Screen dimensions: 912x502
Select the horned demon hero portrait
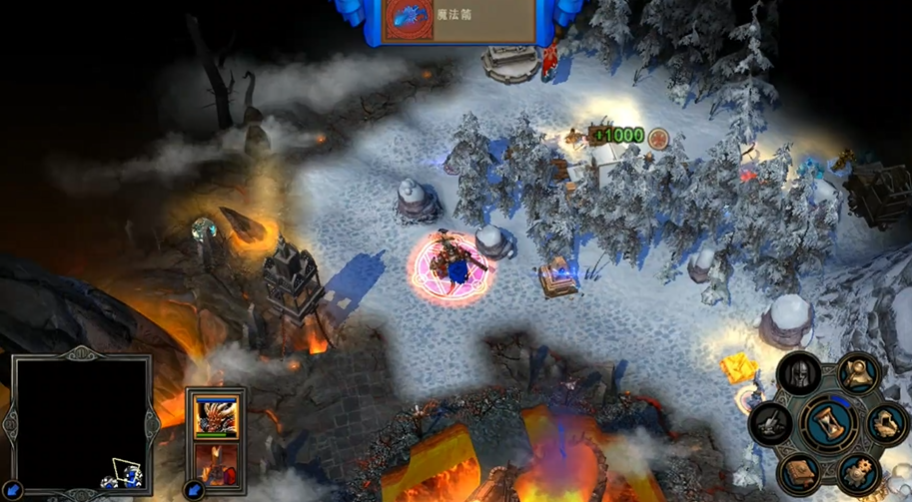[x=215, y=416]
